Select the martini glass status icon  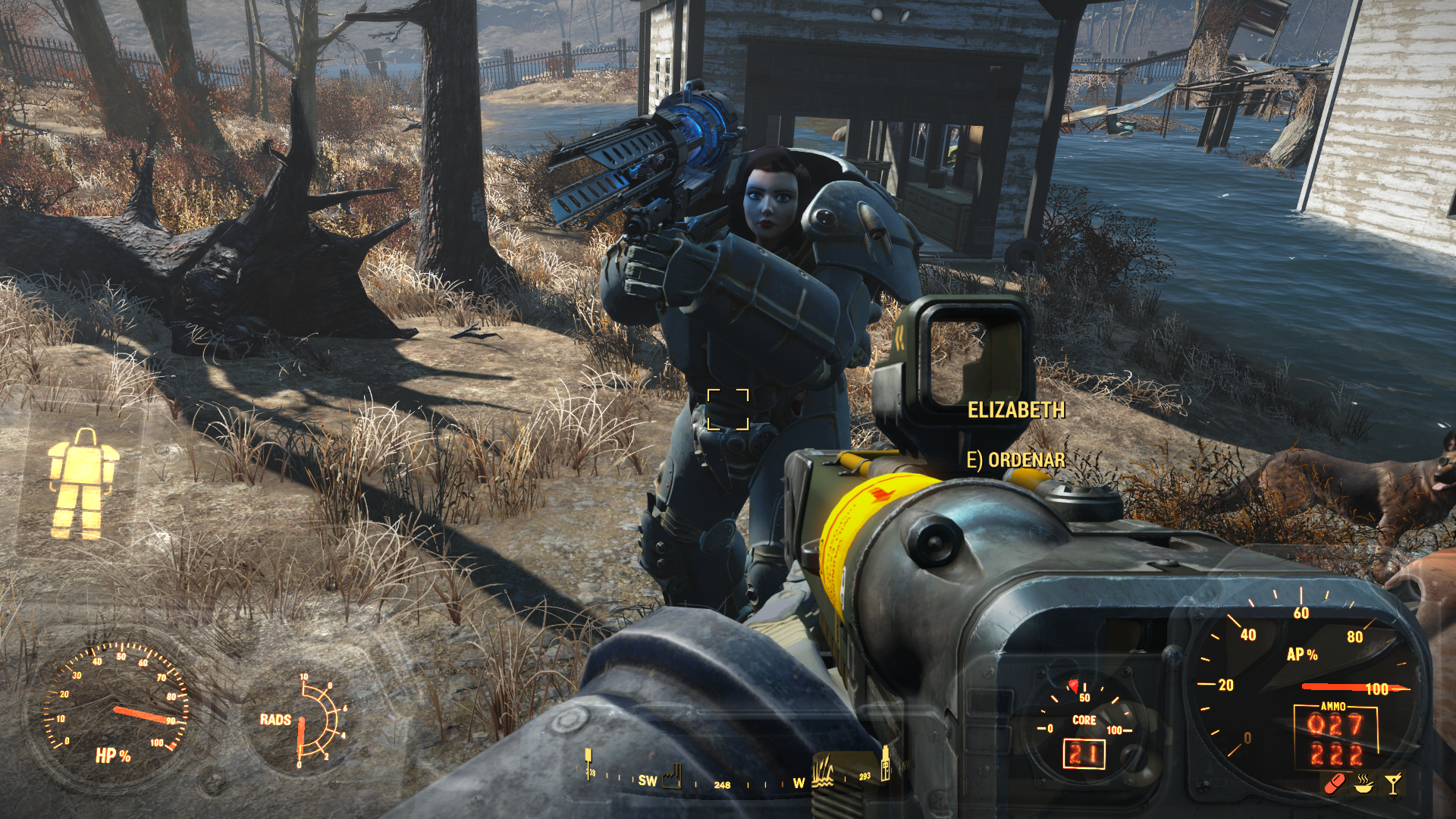click(x=1393, y=783)
